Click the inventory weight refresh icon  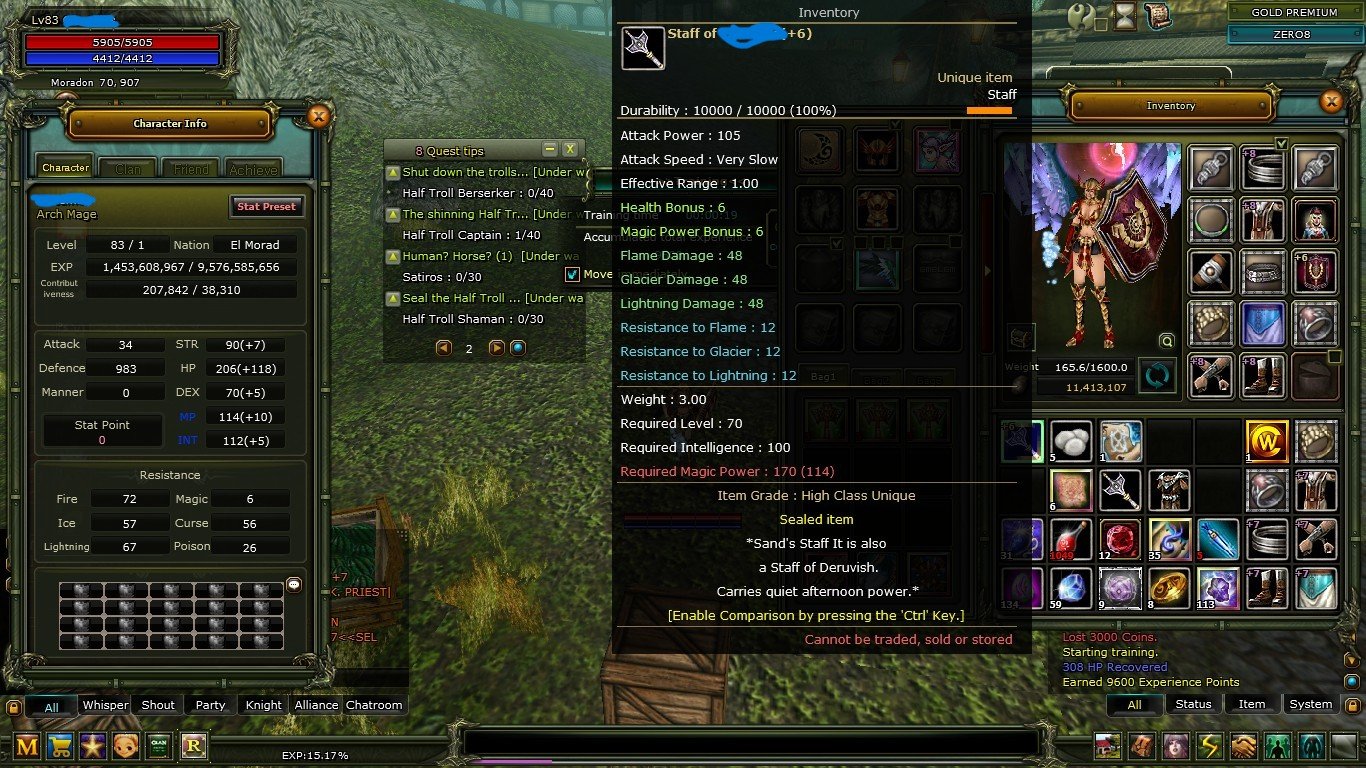[x=1157, y=374]
